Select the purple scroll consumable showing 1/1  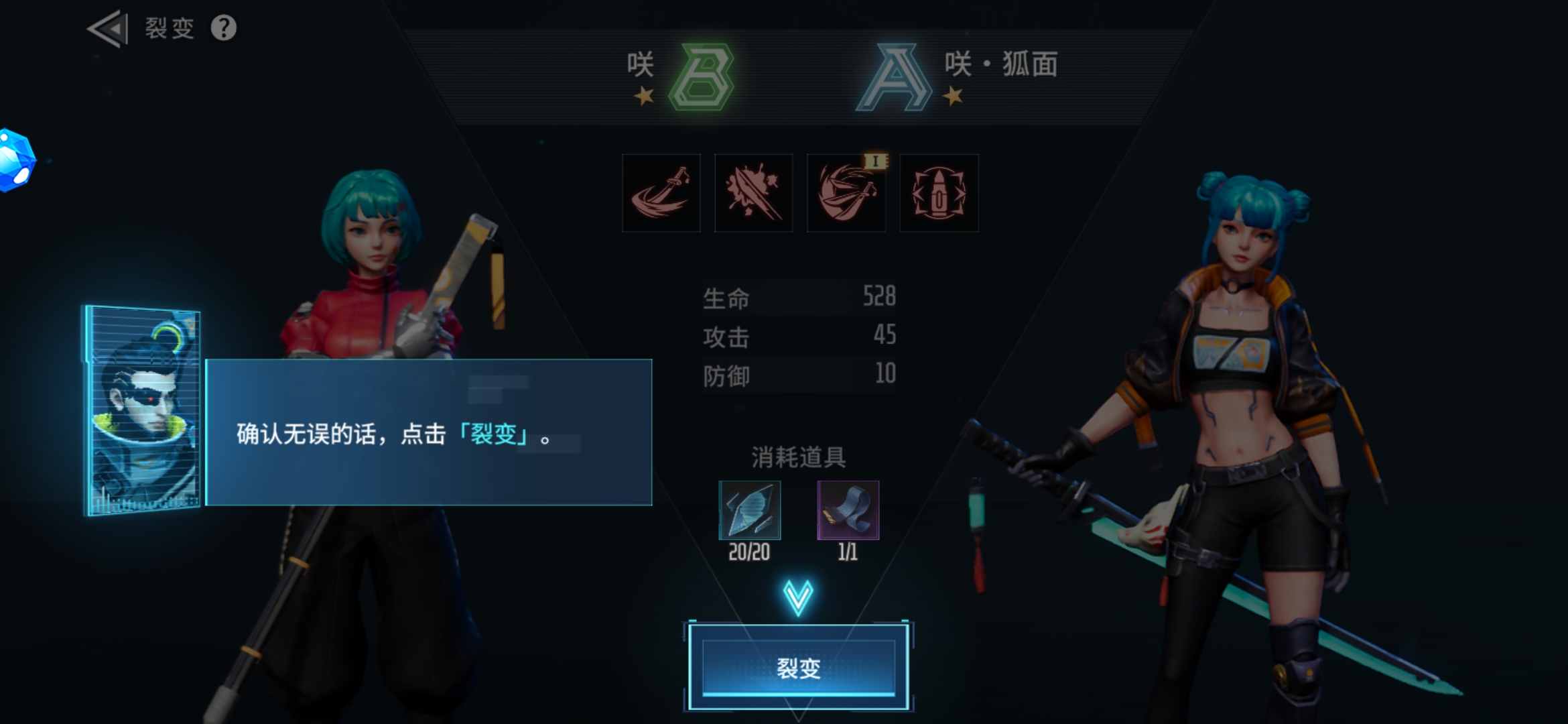coord(847,511)
